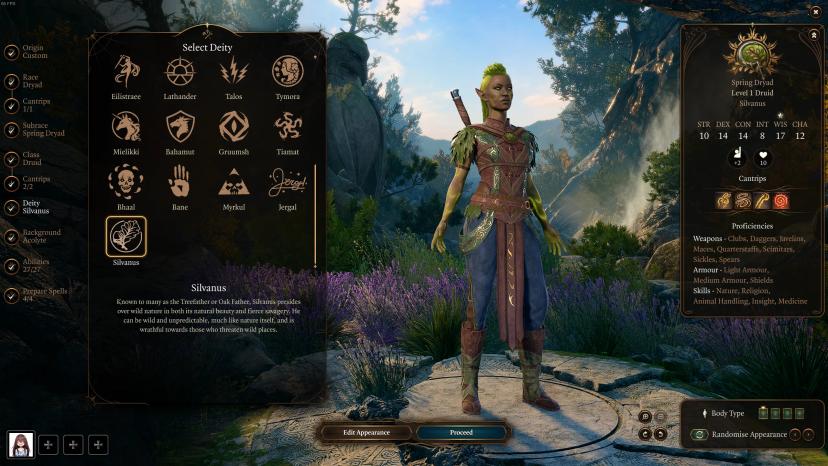Pick the Gruumsh deity icon
This screenshot has width=828, height=466.
pyautogui.click(x=234, y=126)
